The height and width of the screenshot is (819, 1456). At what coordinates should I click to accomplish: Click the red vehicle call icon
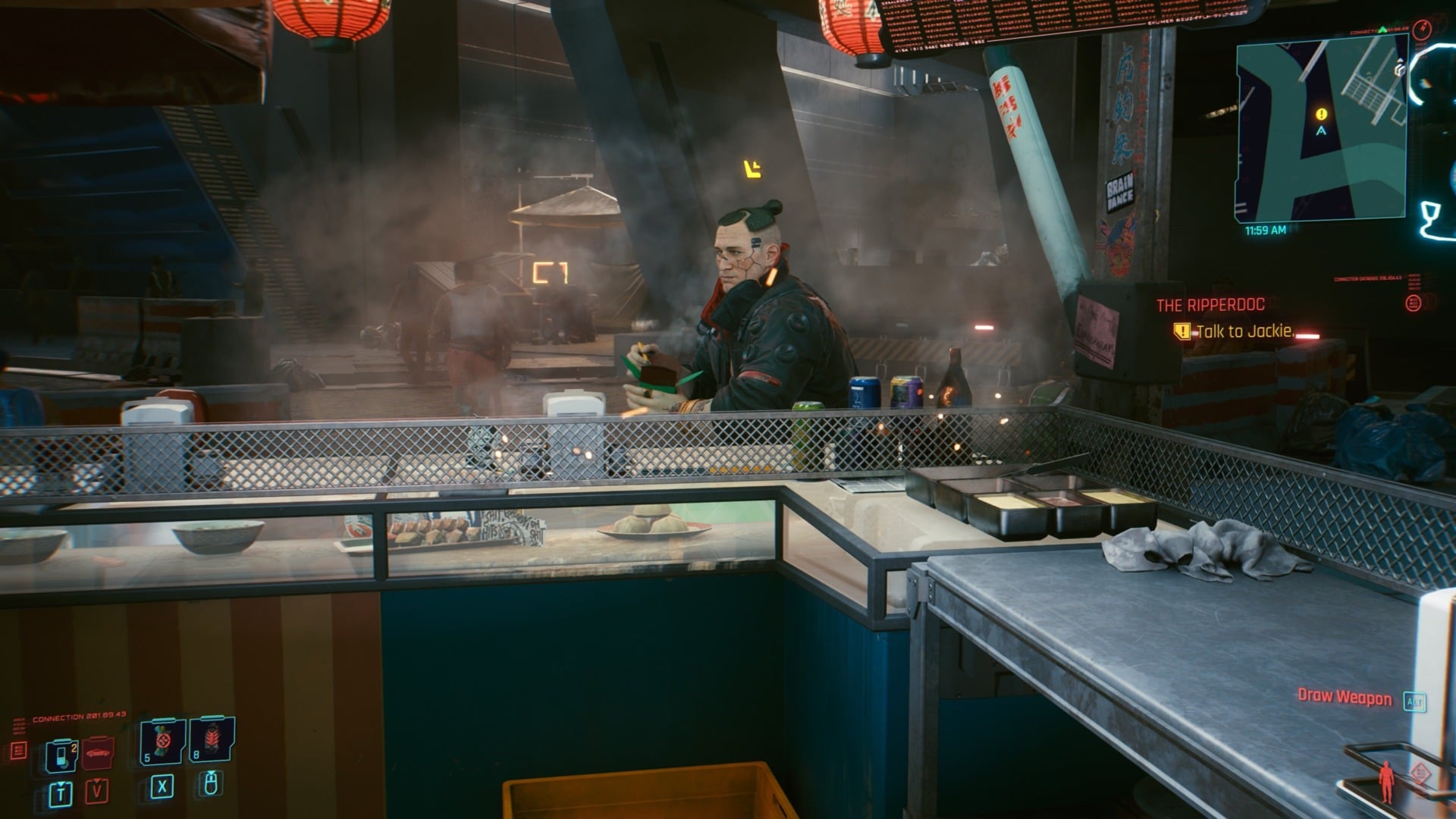coord(99,753)
